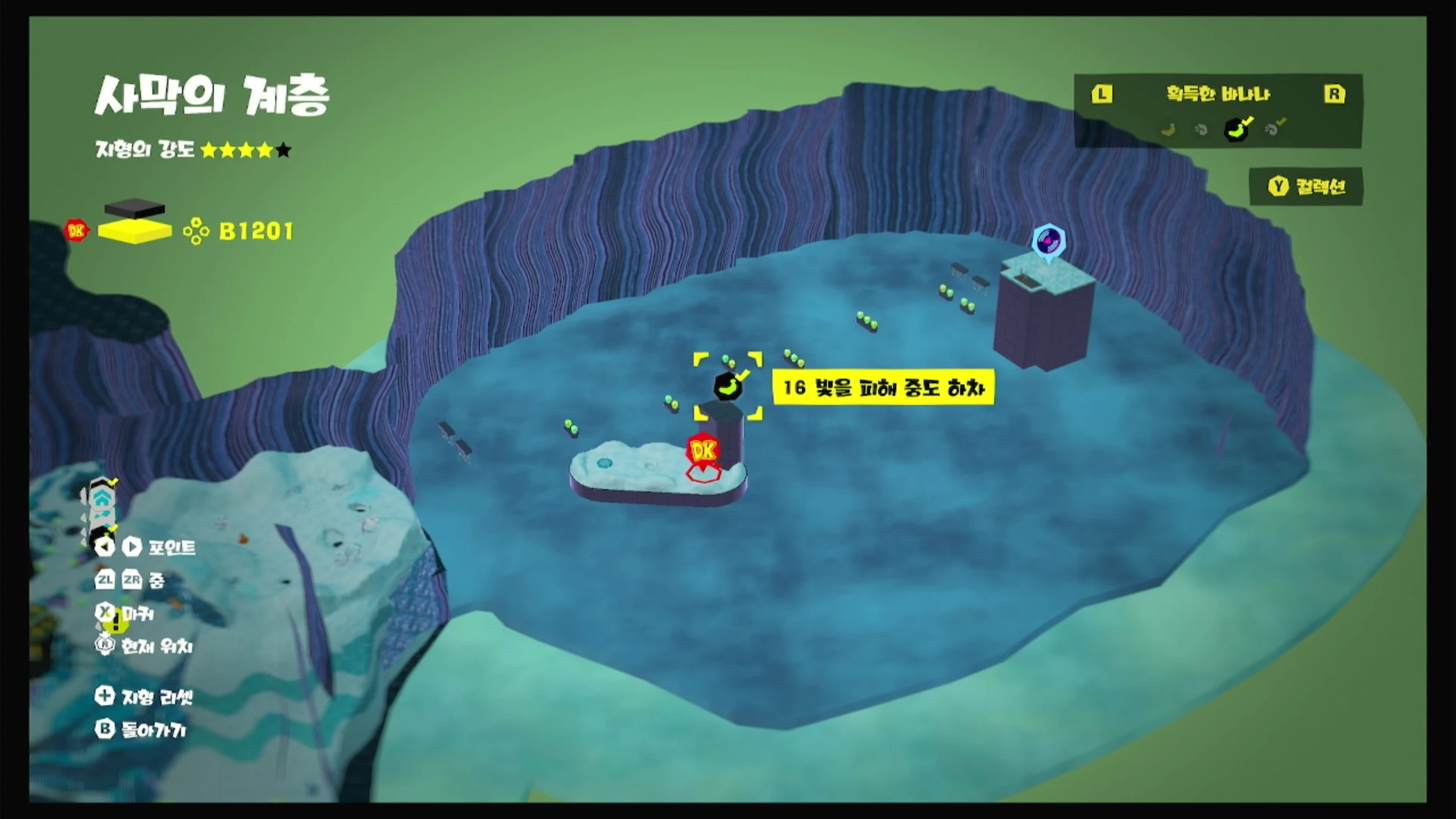The image size is (1456, 819).
Task: Switch to the uncollected banana filter icon
Action: tap(1168, 130)
